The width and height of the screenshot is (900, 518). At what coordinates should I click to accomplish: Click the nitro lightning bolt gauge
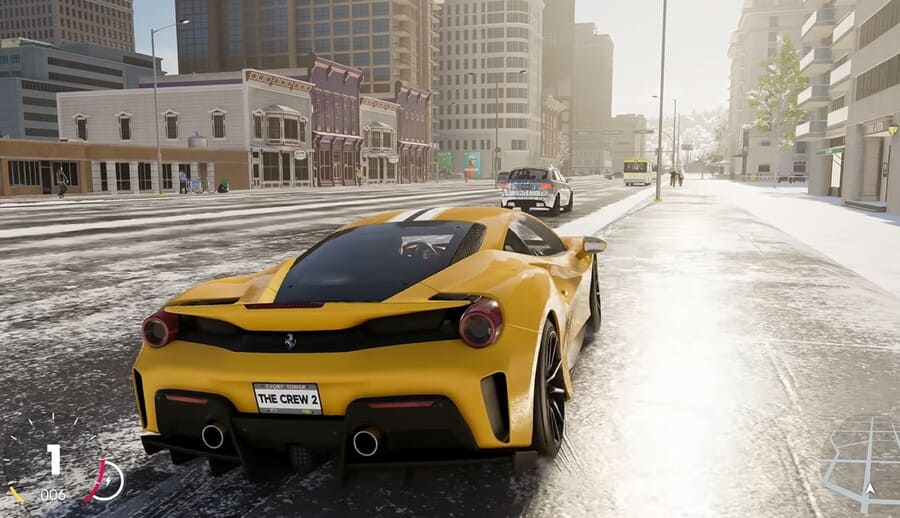105,481
